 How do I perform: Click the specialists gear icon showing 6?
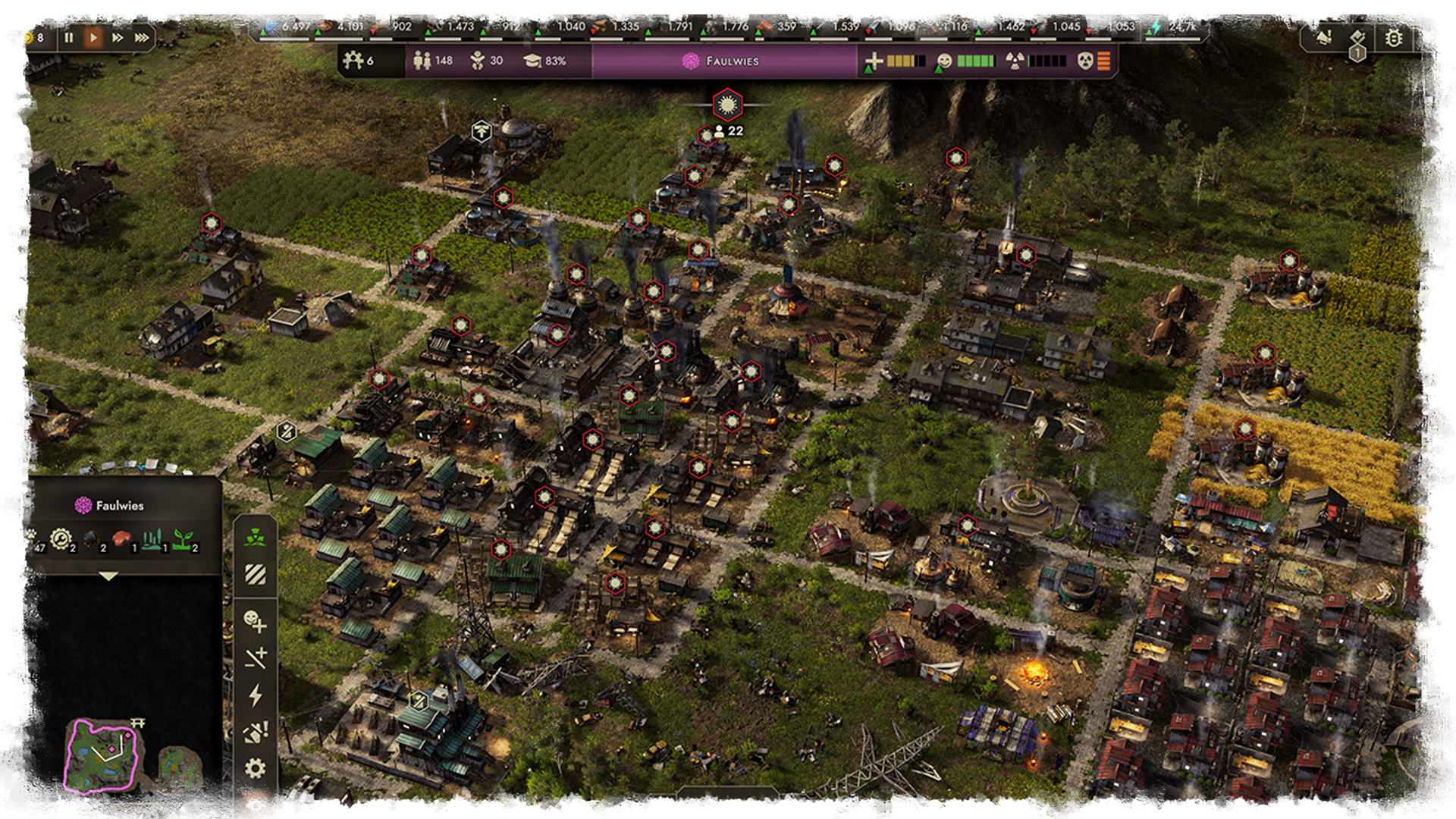pyautogui.click(x=358, y=60)
